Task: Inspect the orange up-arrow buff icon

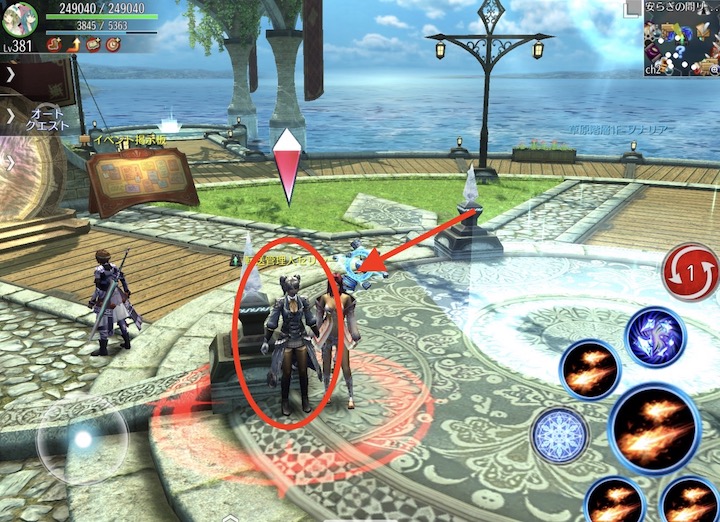Action: (x=74, y=43)
